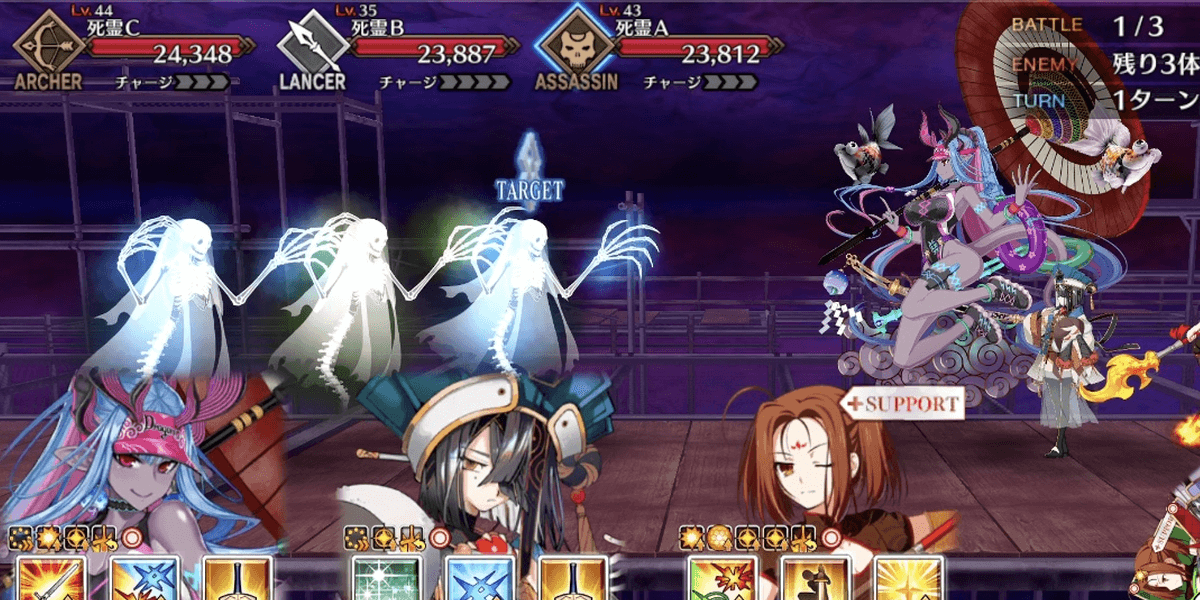Activate the red sword-slash skill
Image resolution: width=1200 pixels, height=600 pixels.
(52, 579)
